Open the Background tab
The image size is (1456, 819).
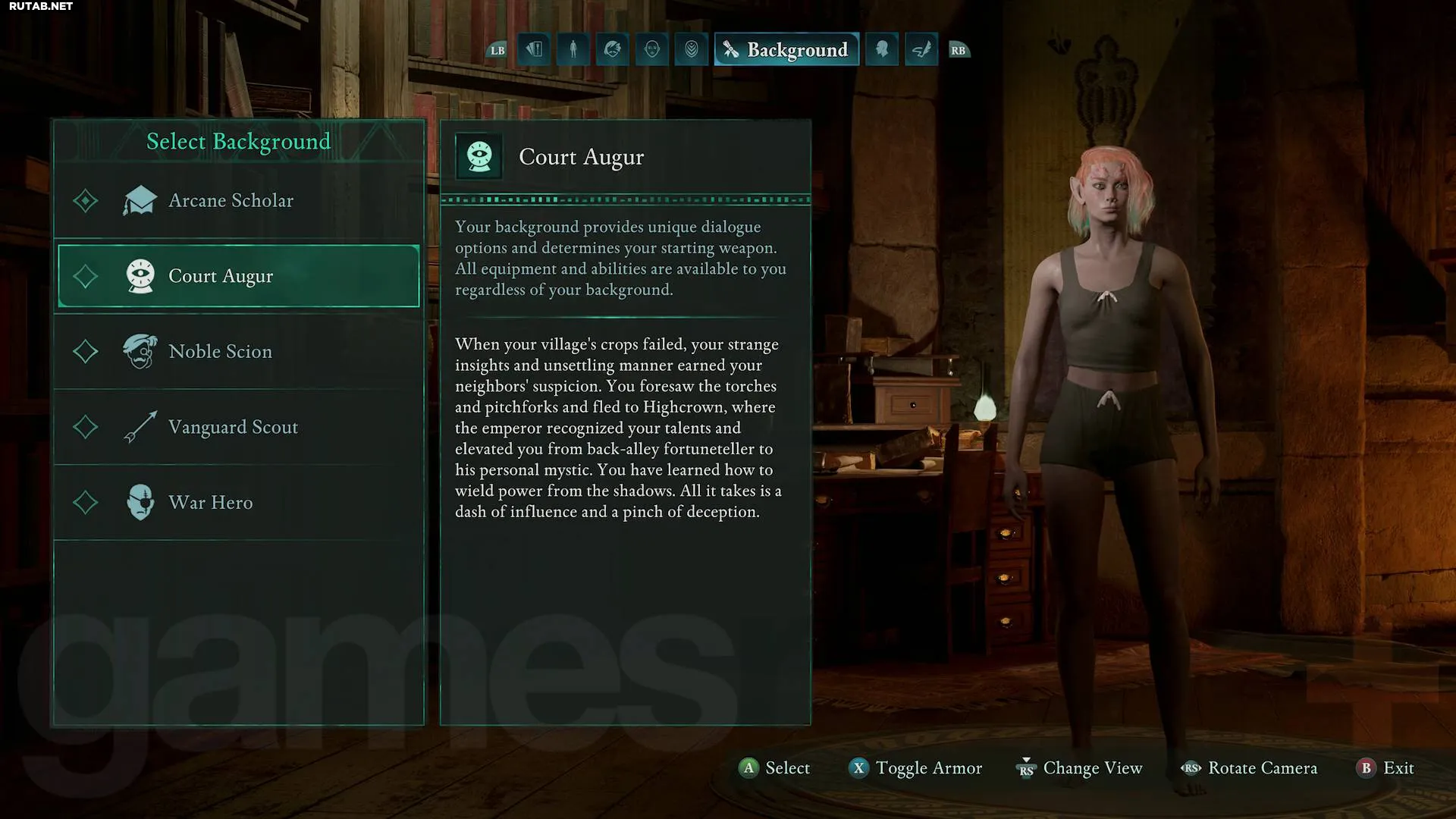click(x=786, y=50)
